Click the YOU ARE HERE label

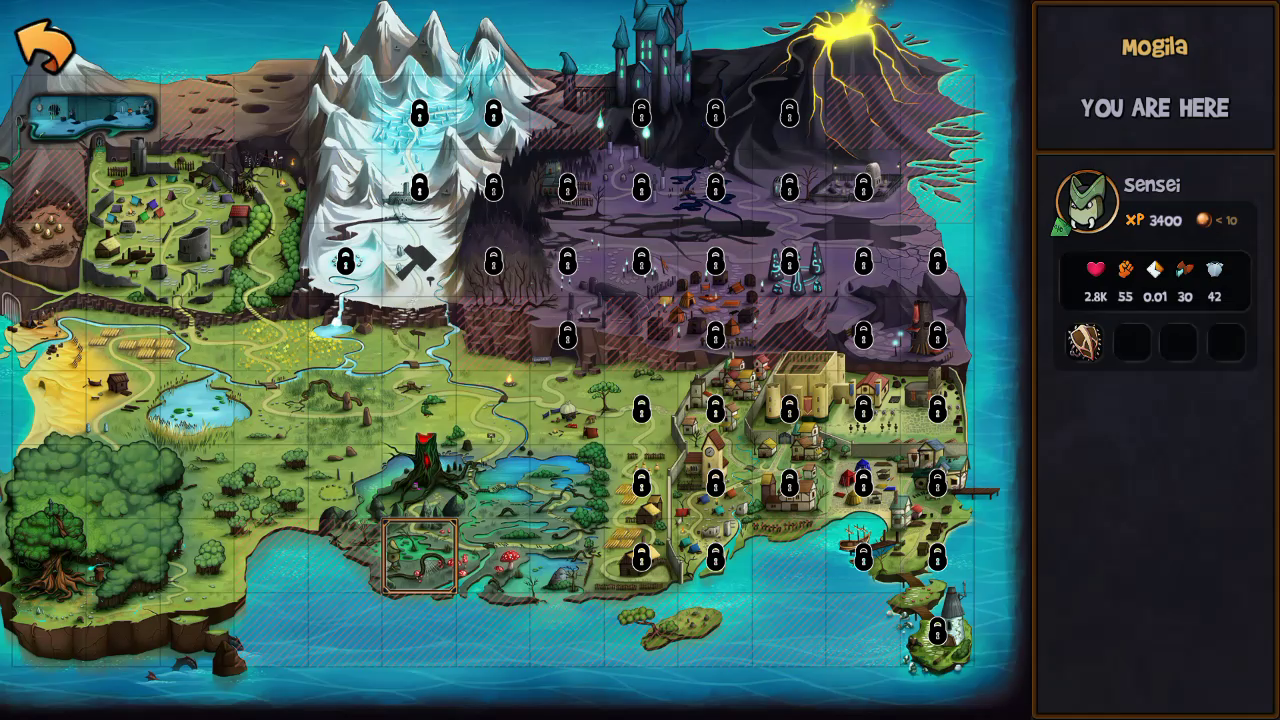point(1155,108)
